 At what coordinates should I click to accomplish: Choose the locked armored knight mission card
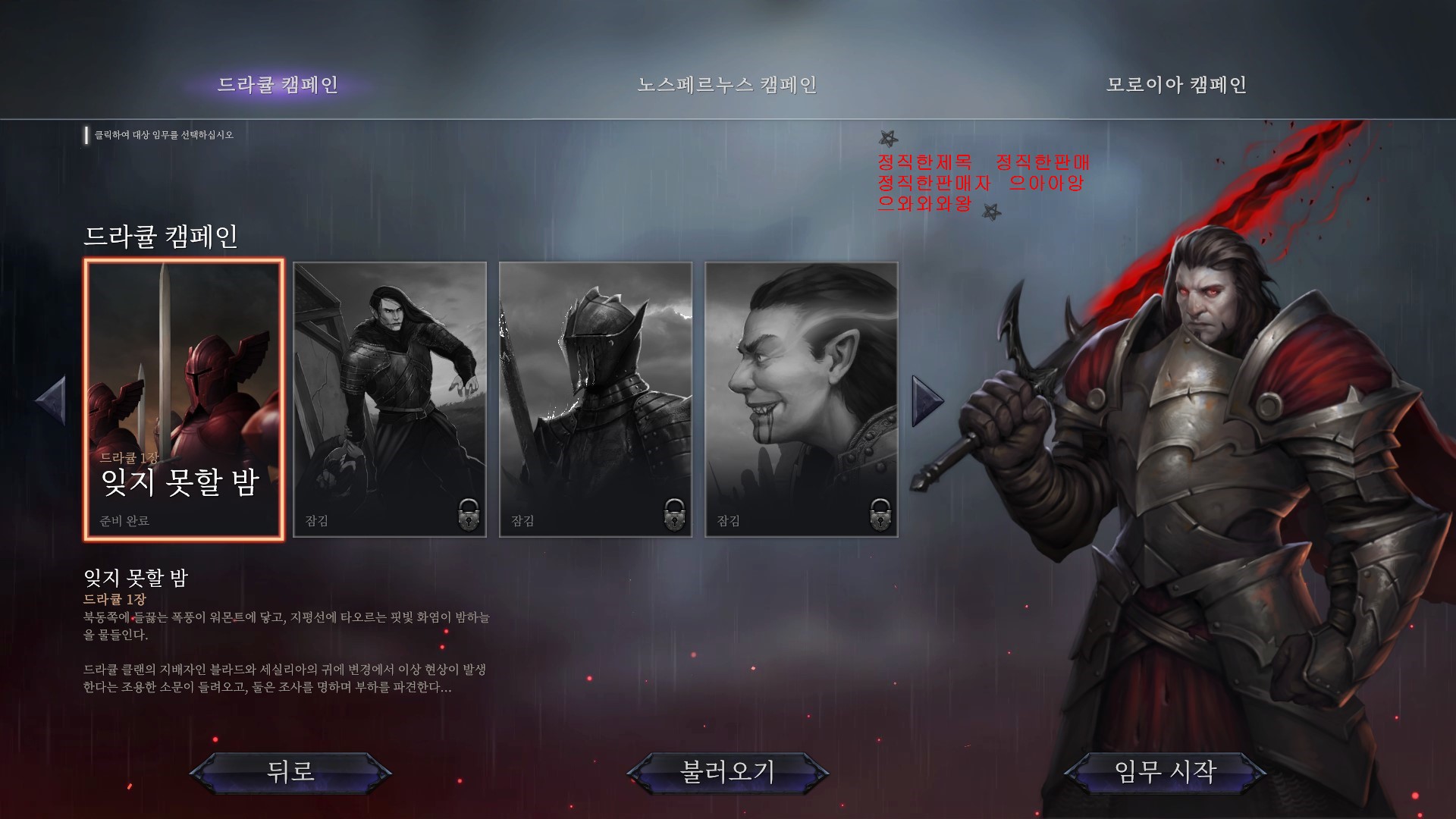(x=595, y=399)
